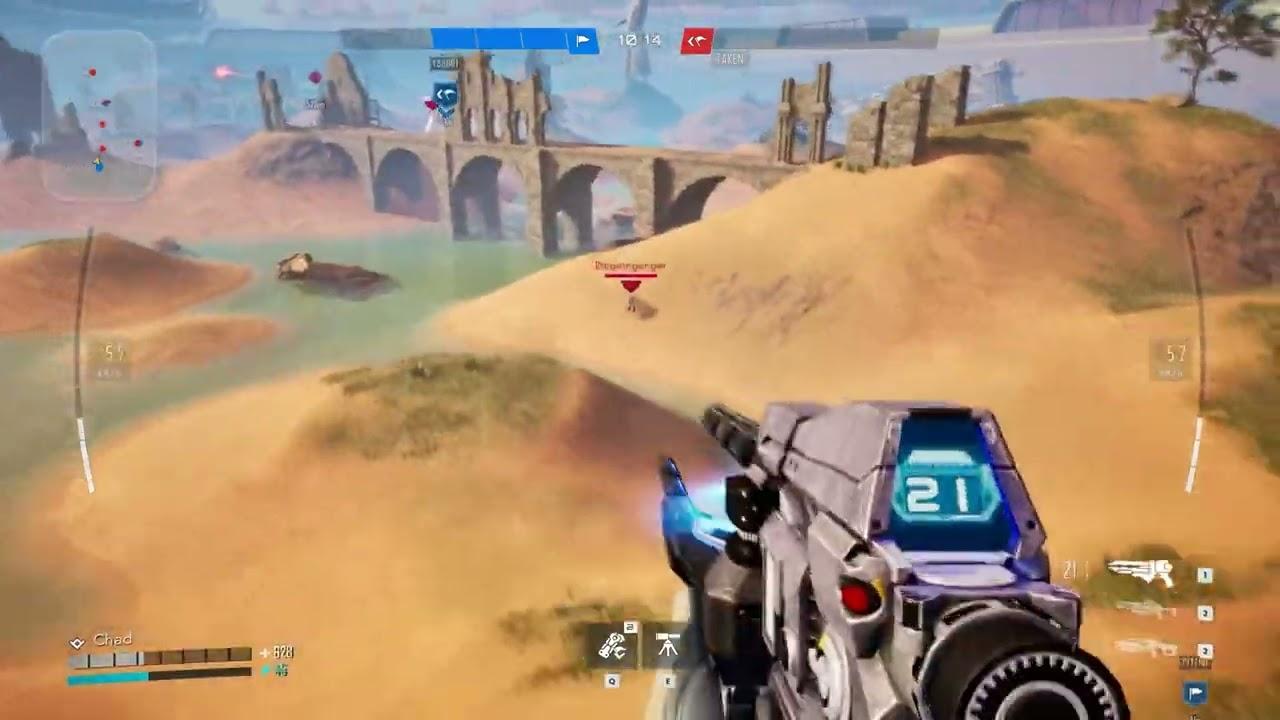Activate the vehicle ability bound to Q
The image size is (1280, 720).
pos(612,645)
